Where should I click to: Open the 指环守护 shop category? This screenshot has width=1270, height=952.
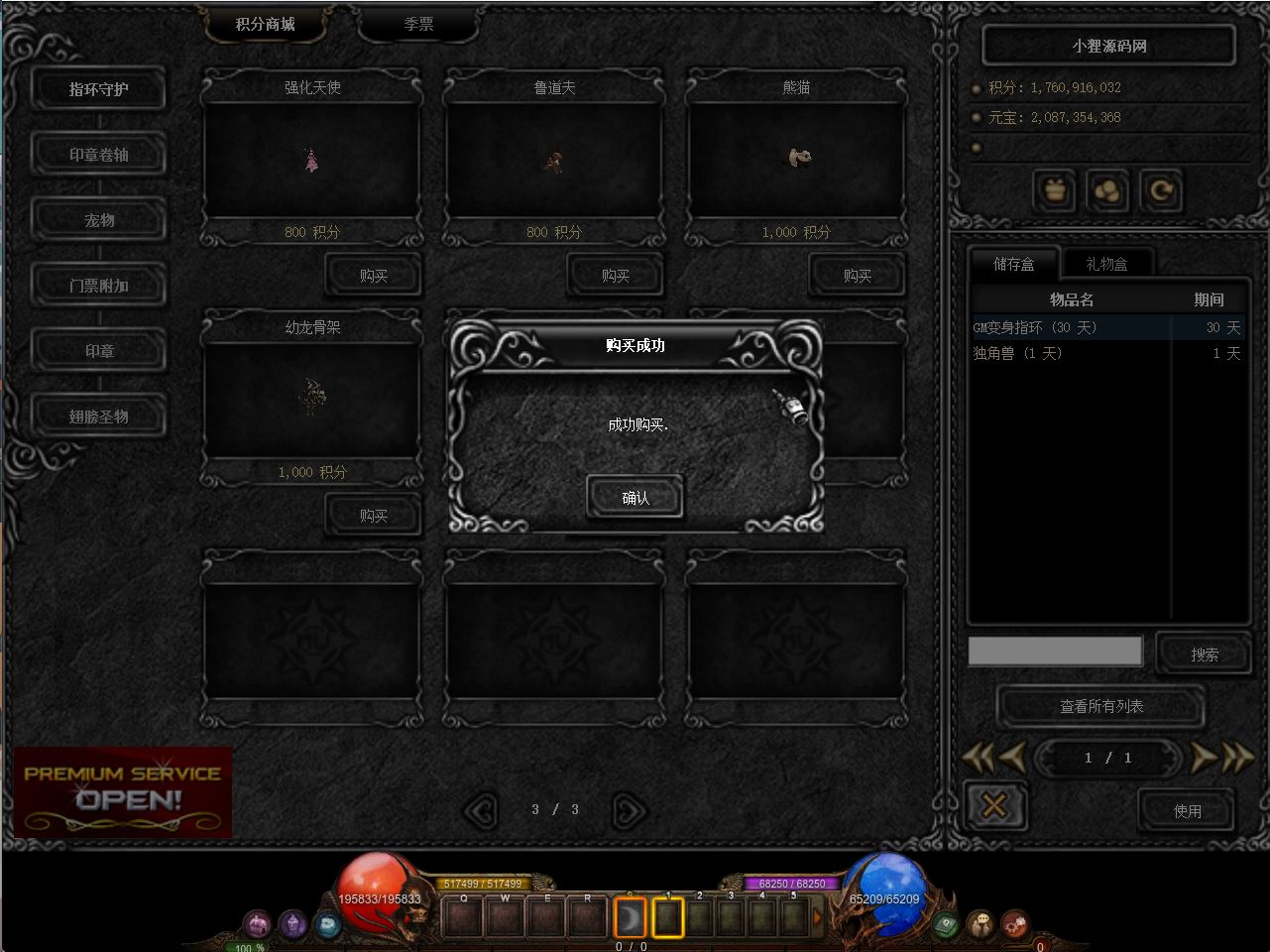98,89
